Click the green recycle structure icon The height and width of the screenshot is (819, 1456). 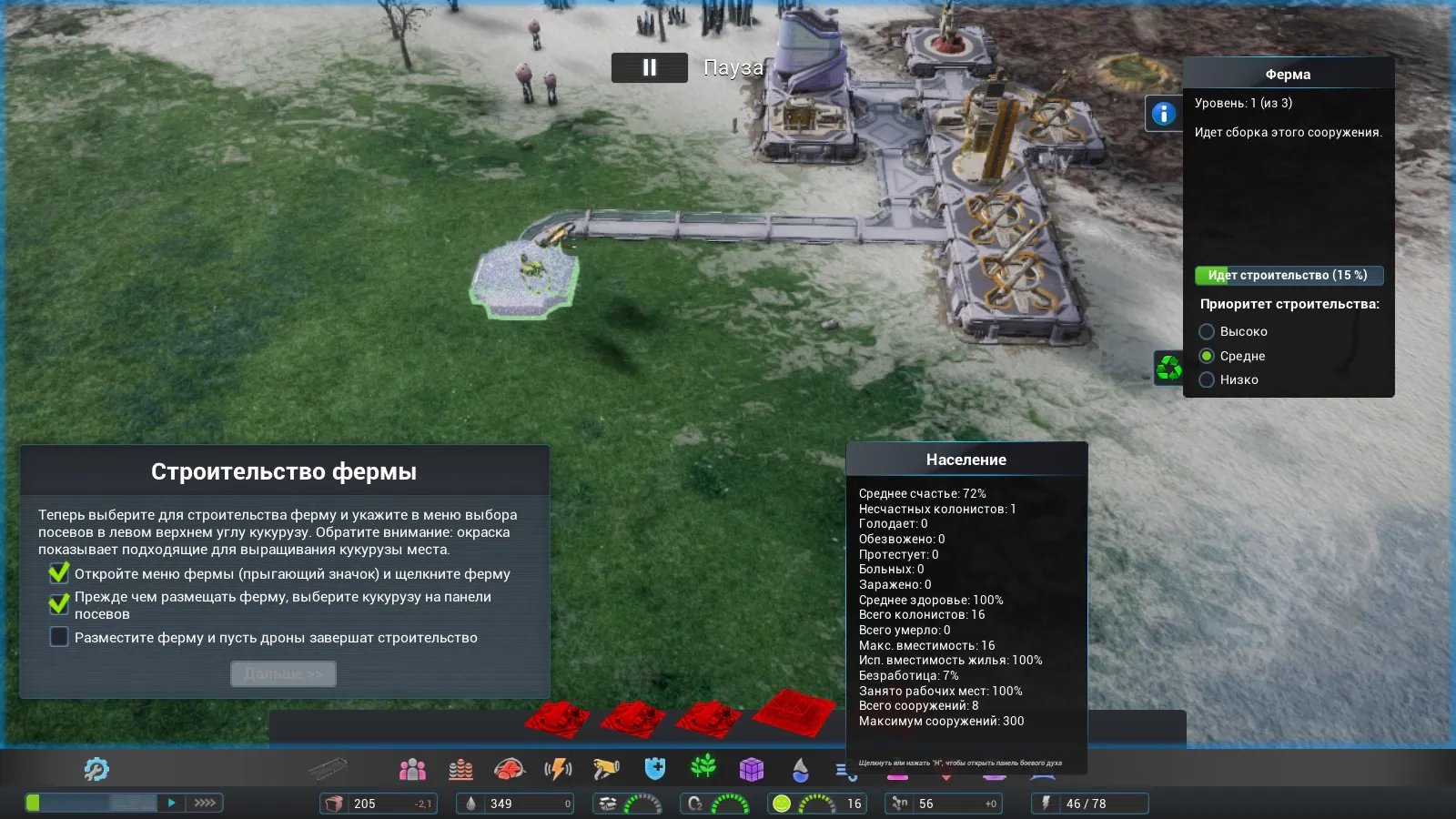[x=1168, y=368]
